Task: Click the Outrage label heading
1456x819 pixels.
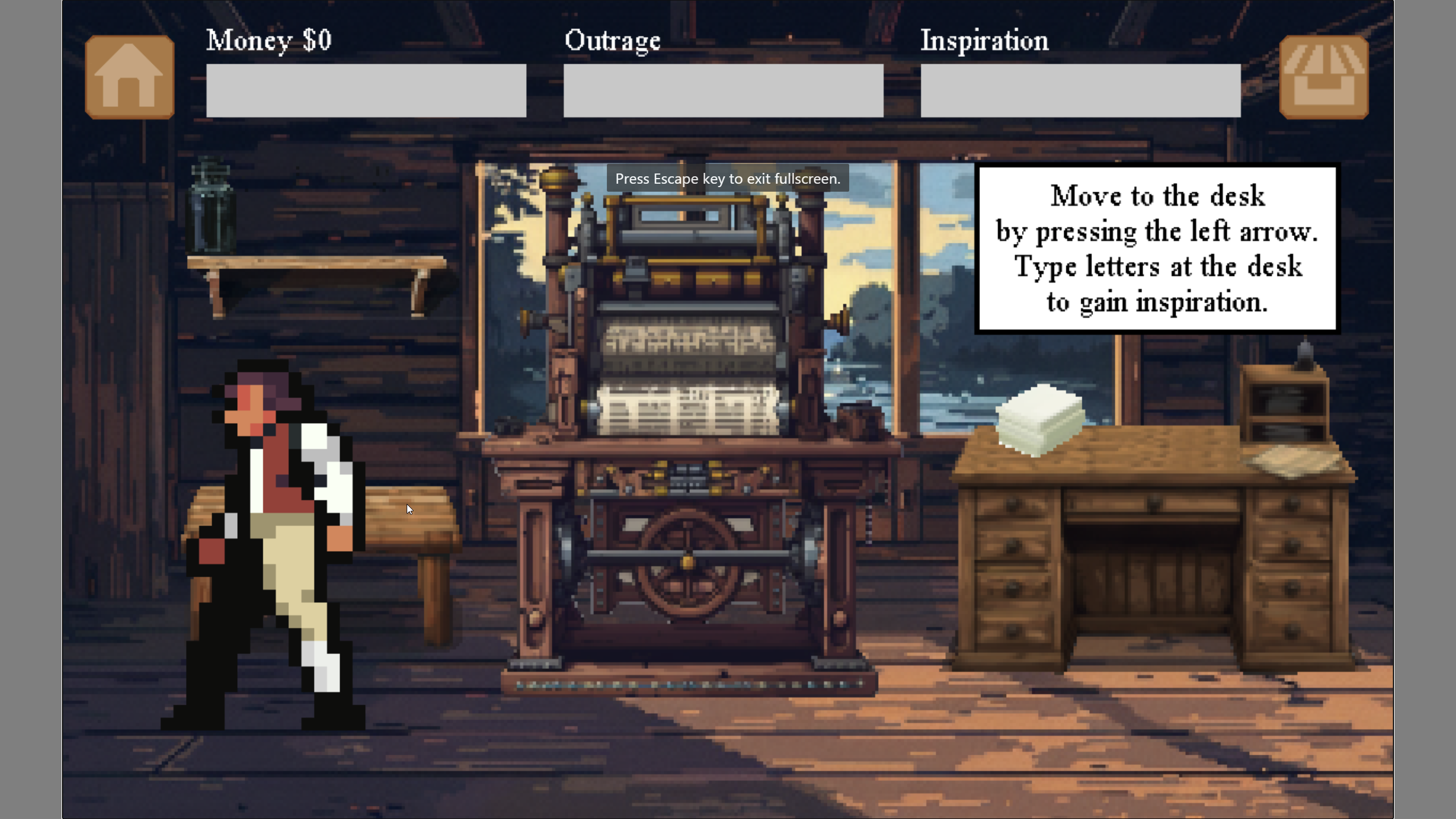Action: tap(612, 40)
